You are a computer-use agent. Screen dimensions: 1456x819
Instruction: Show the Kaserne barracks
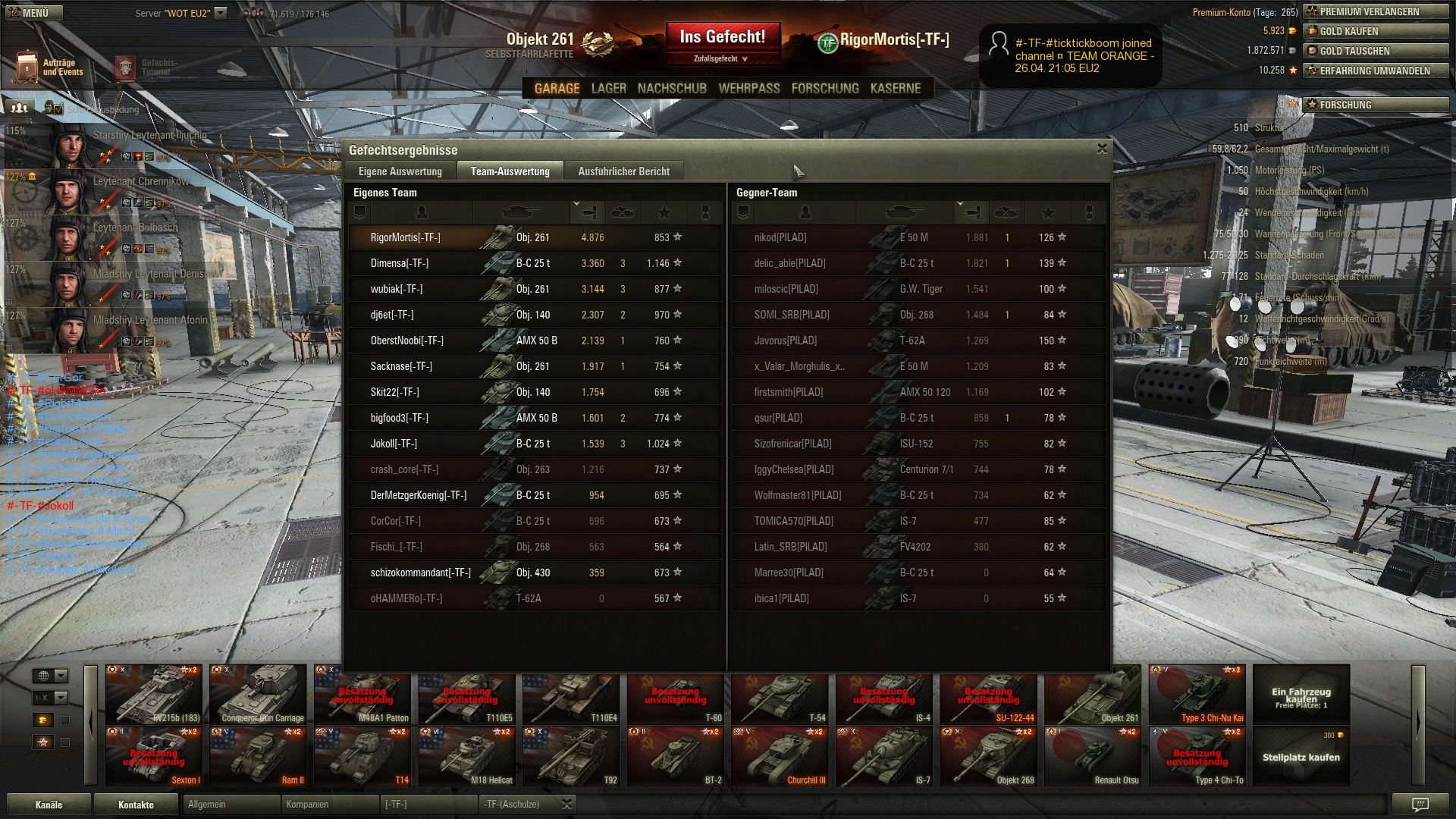coord(895,89)
